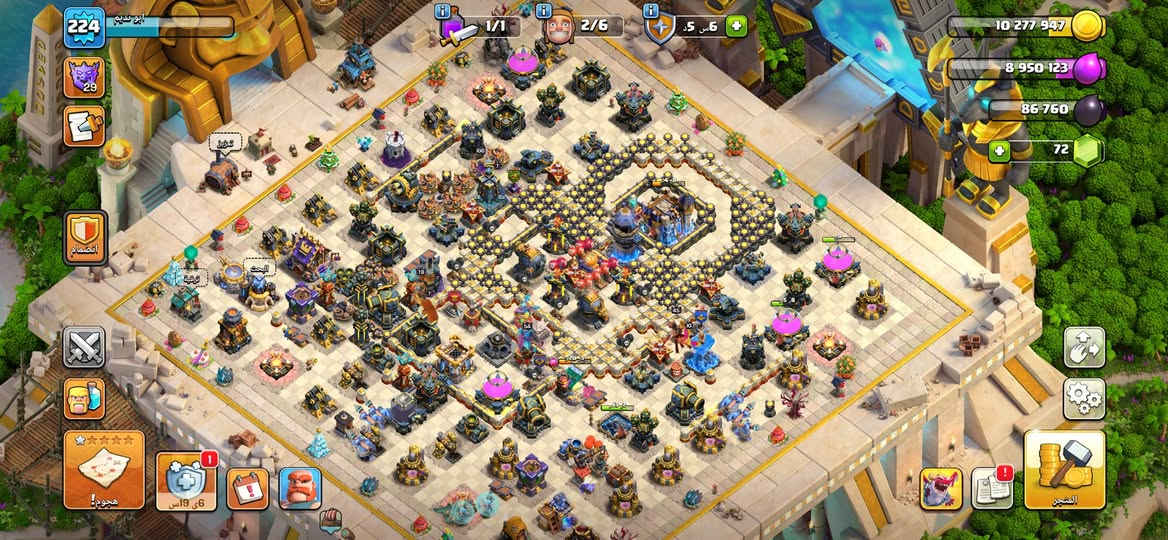View the purple league badge with 29

tap(84, 77)
